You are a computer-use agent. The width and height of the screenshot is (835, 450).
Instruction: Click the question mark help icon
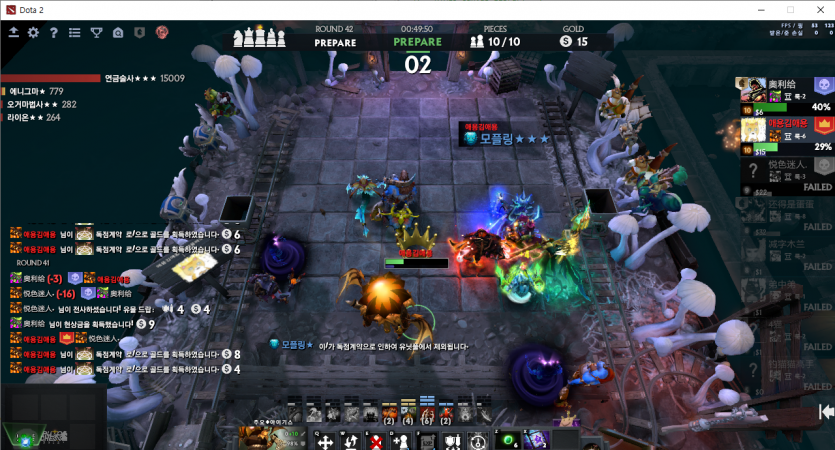point(54,33)
